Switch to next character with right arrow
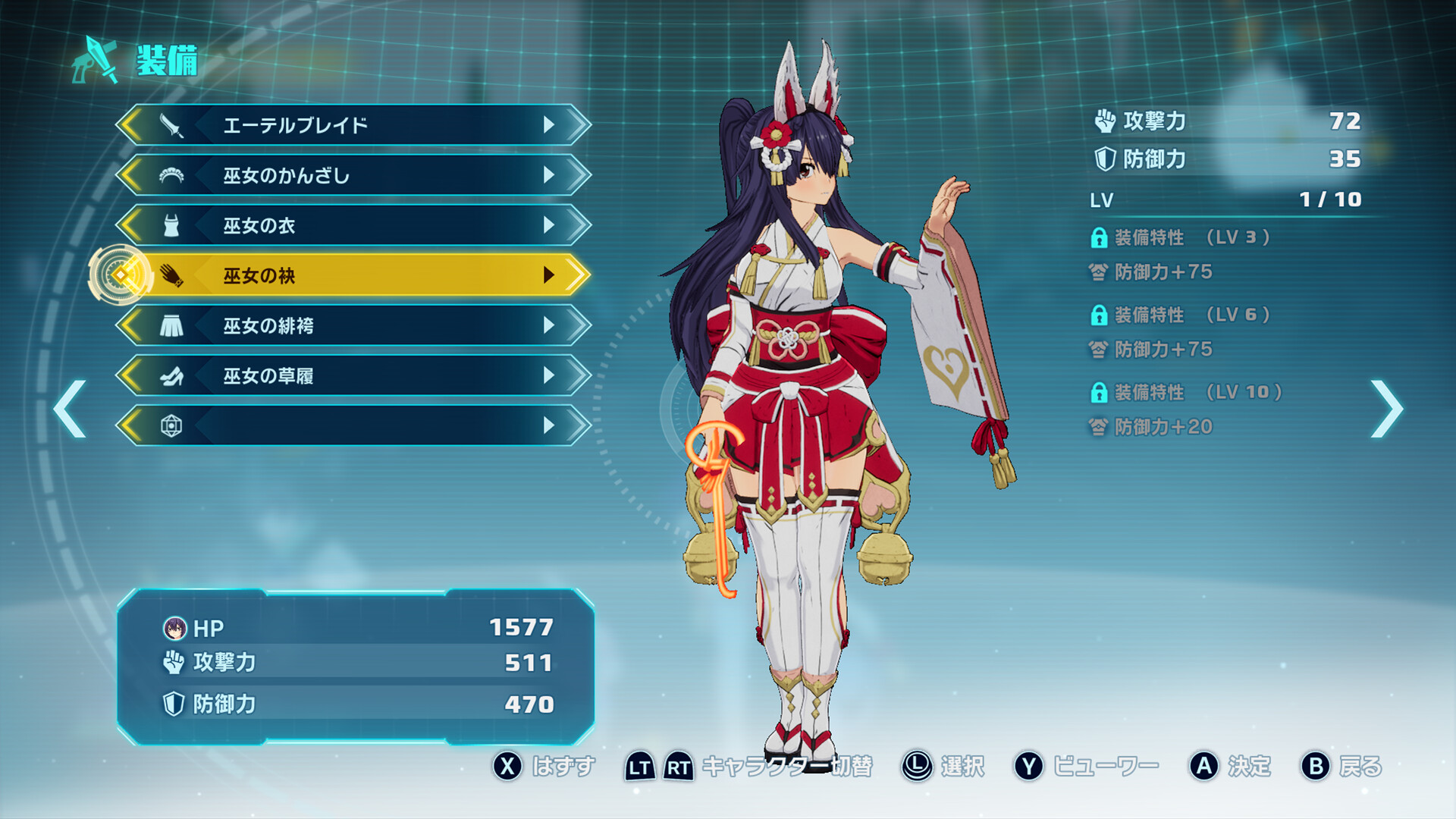 click(x=1386, y=409)
